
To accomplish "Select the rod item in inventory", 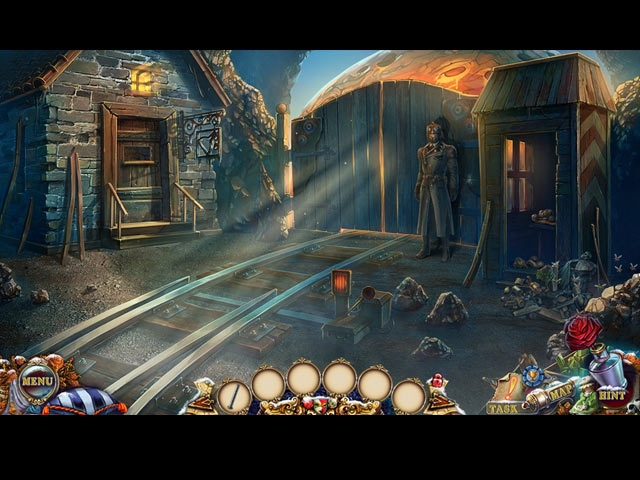I will click(x=234, y=395).
